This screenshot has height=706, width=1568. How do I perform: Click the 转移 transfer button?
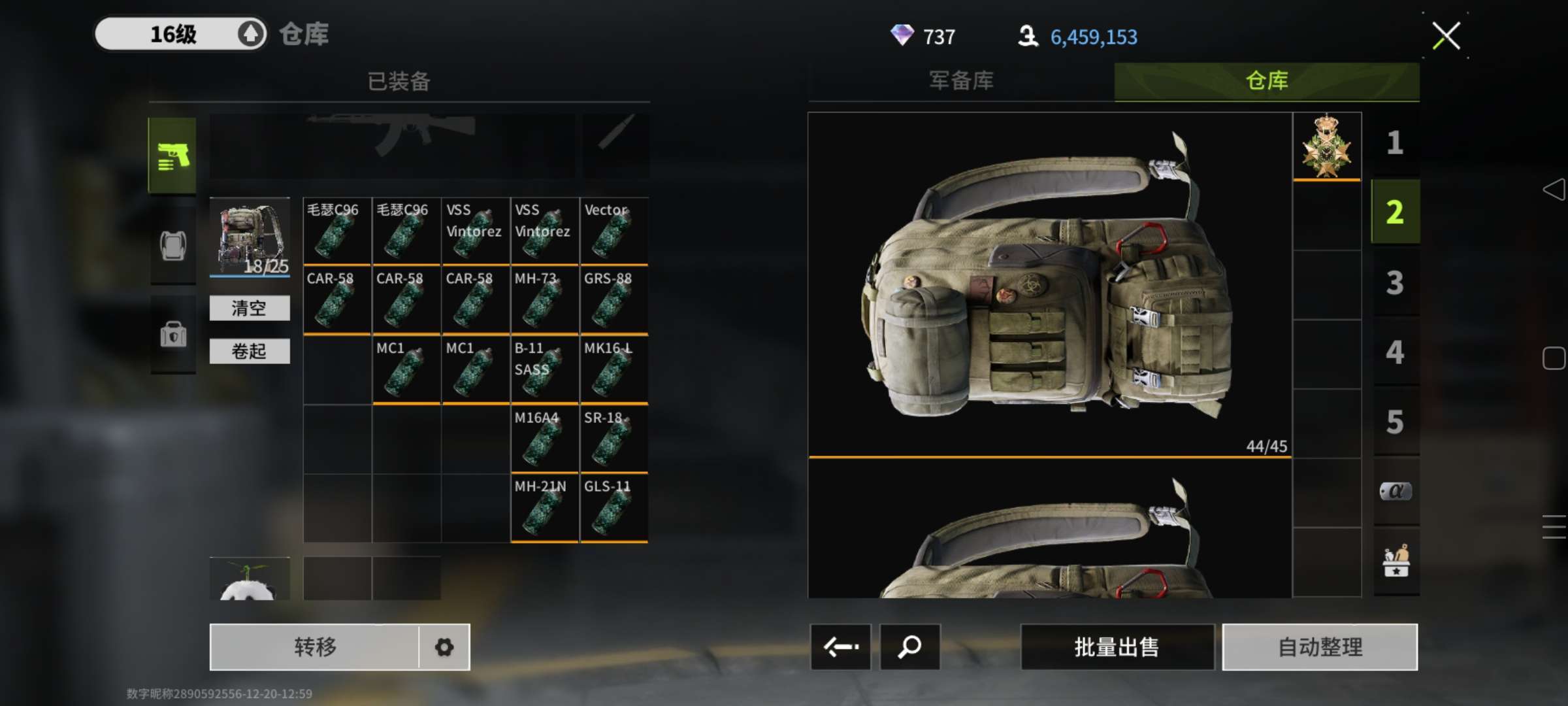coord(315,647)
